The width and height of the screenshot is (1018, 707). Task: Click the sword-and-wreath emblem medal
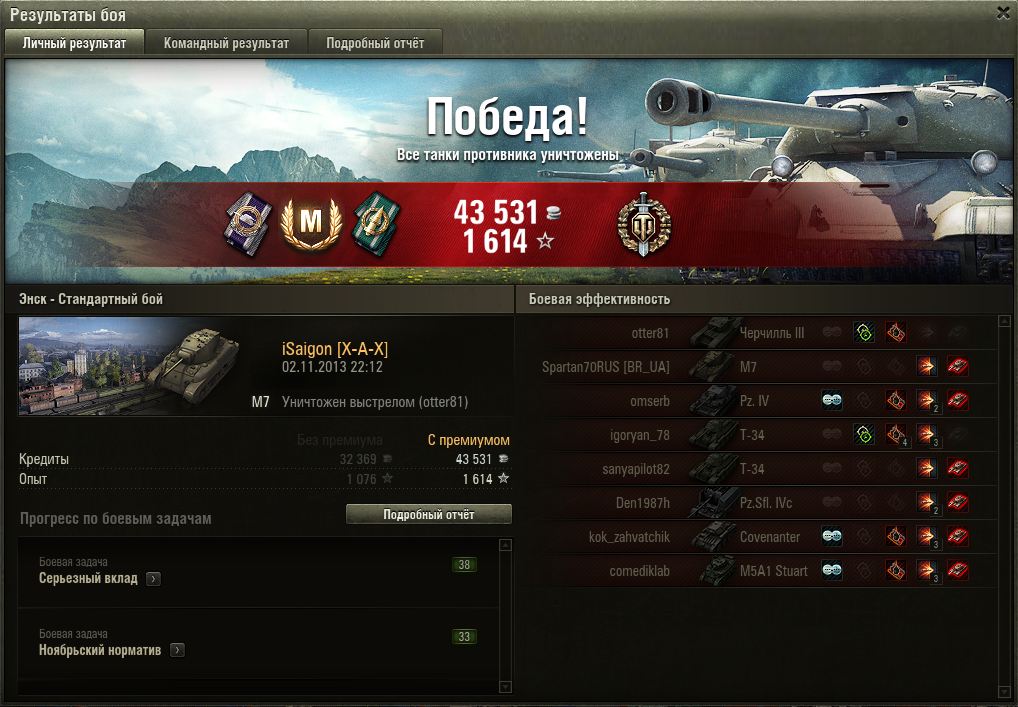[644, 224]
